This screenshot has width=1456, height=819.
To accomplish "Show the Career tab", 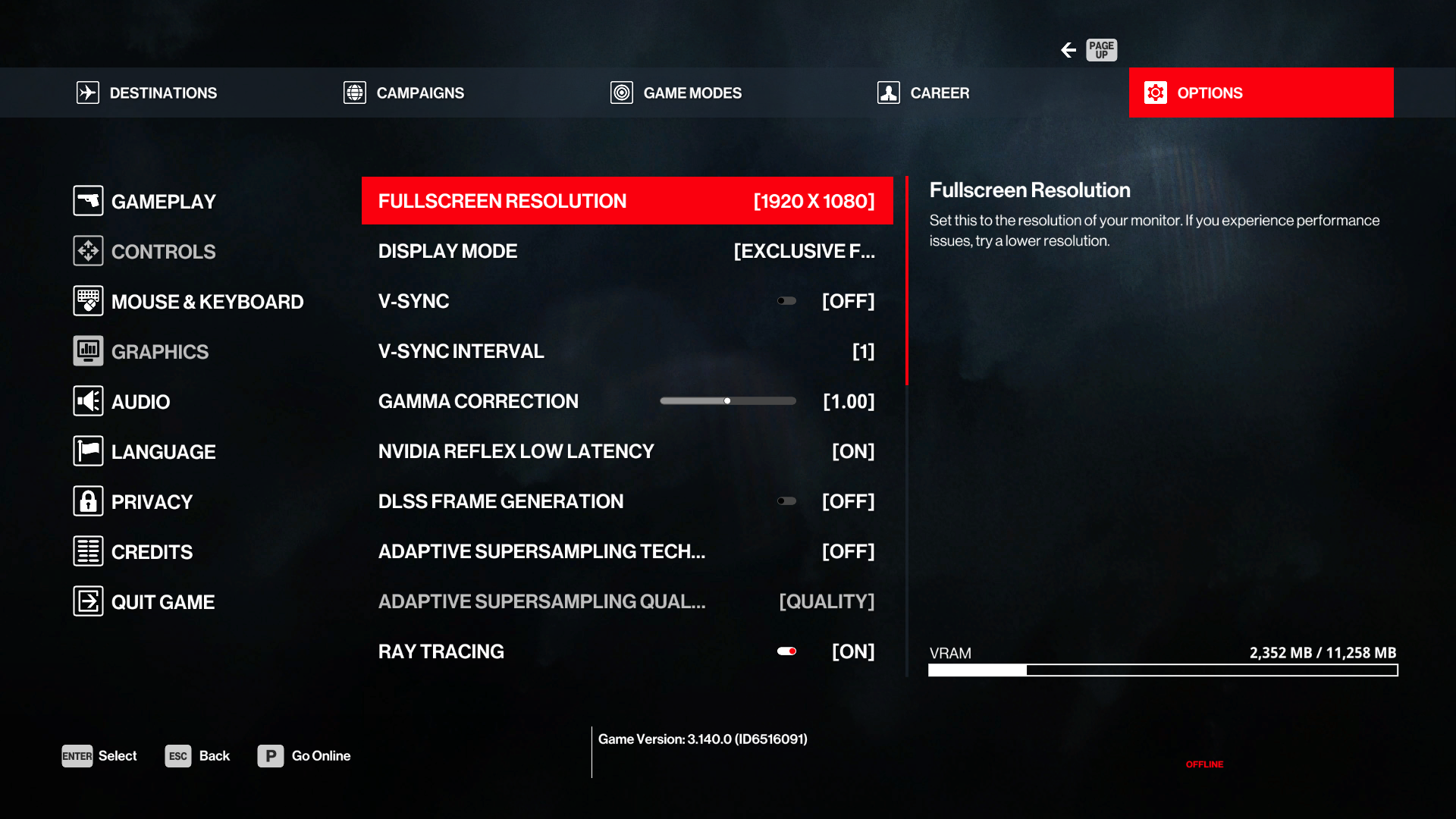I will tap(923, 93).
